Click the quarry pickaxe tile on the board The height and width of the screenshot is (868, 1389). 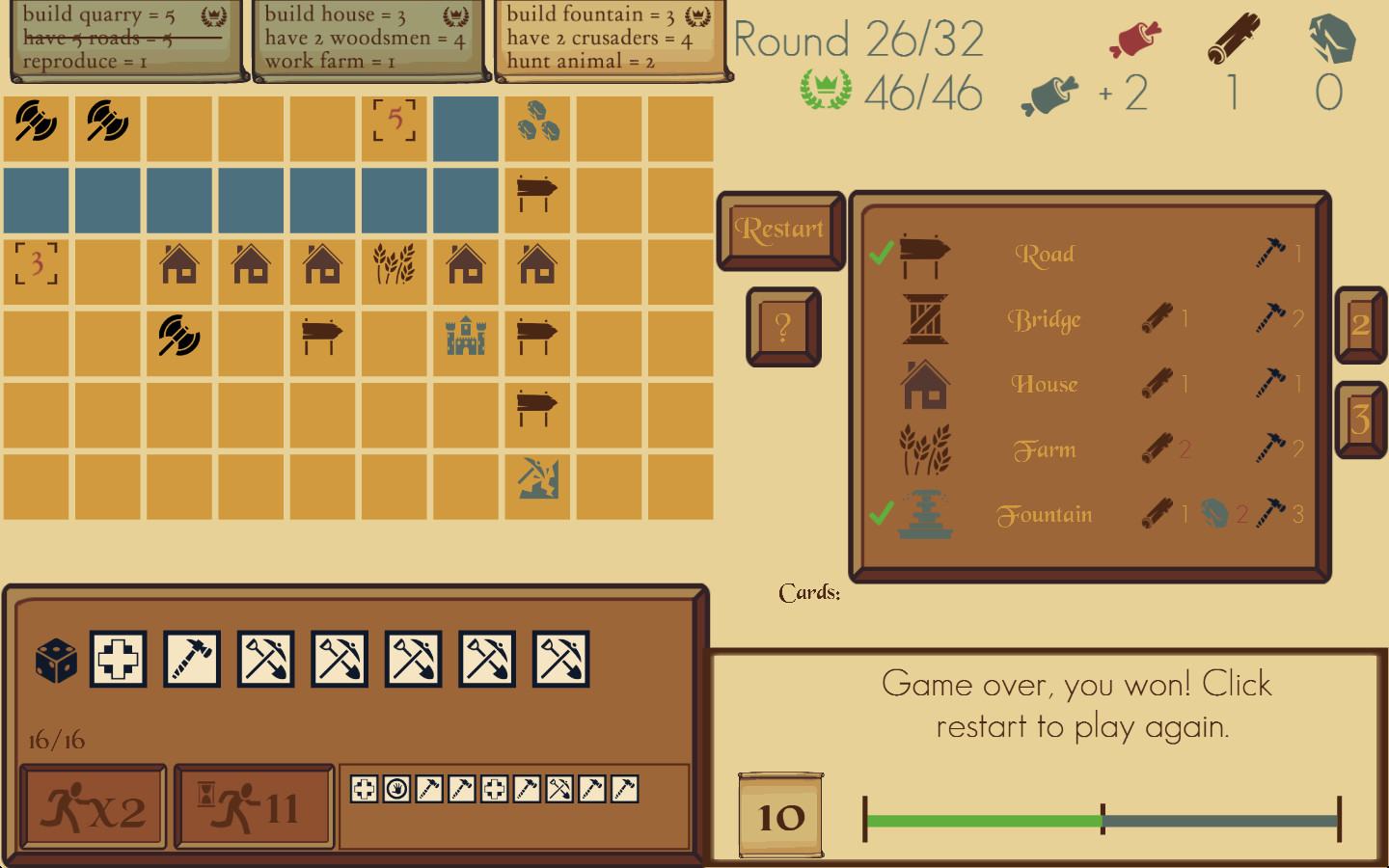coord(537,479)
